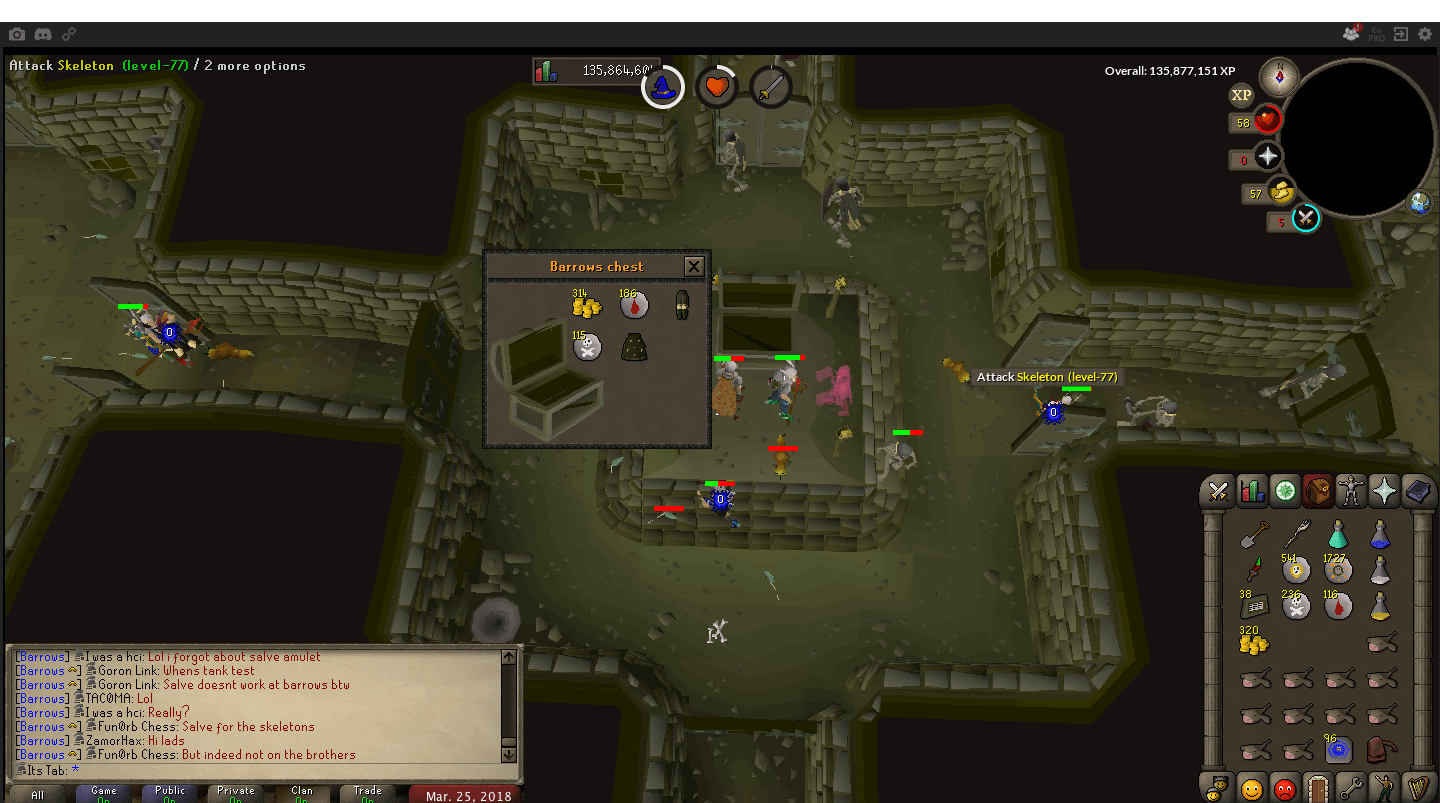Open the Inventory backpack tab
1440x803 pixels.
1318,490
